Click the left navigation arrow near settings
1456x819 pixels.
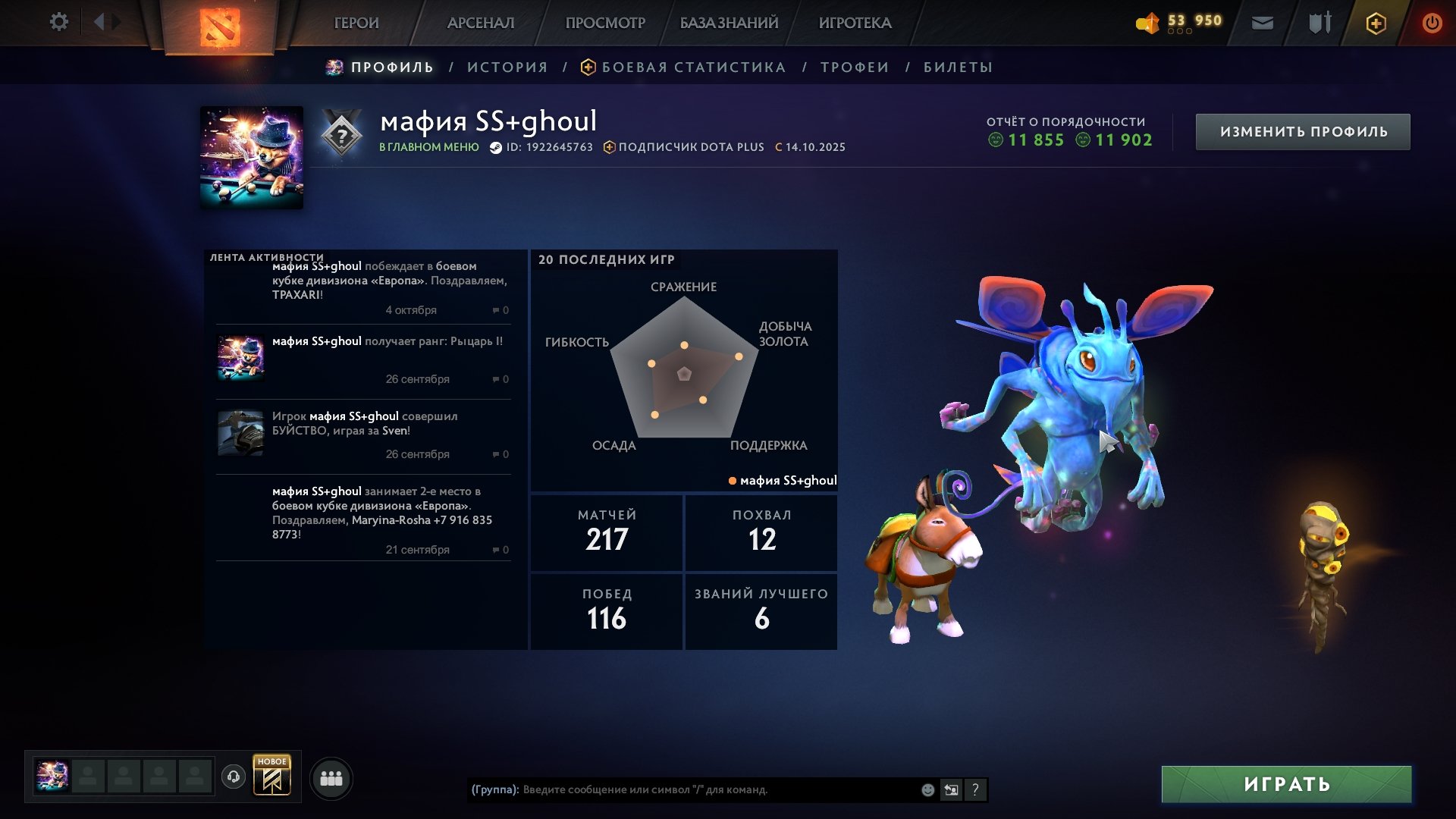99,20
